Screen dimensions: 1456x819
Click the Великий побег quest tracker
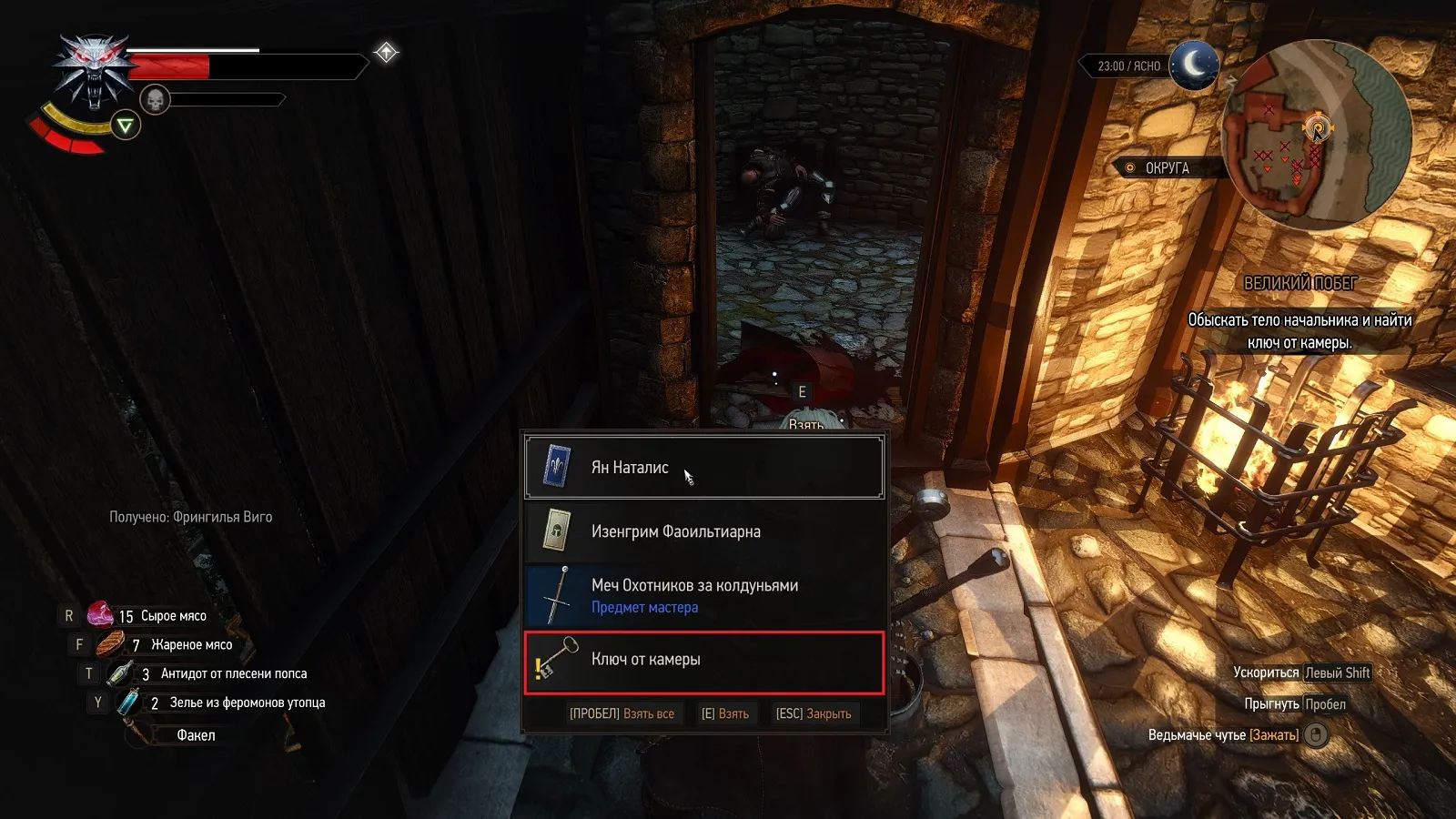(x=1299, y=284)
